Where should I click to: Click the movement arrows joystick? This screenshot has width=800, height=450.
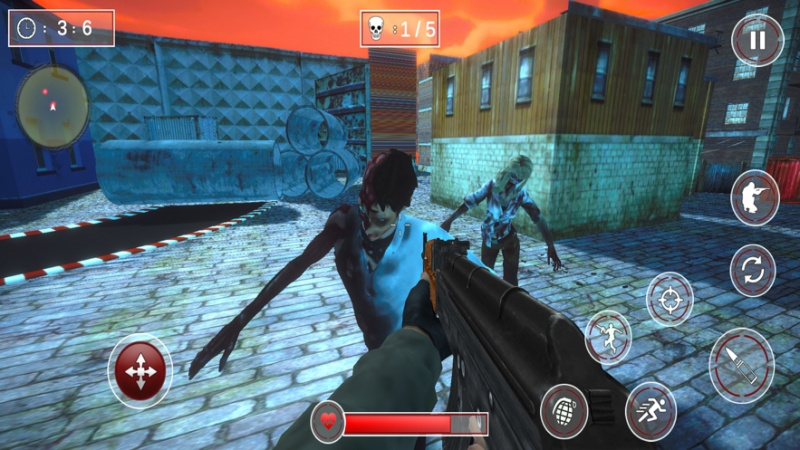tap(140, 371)
